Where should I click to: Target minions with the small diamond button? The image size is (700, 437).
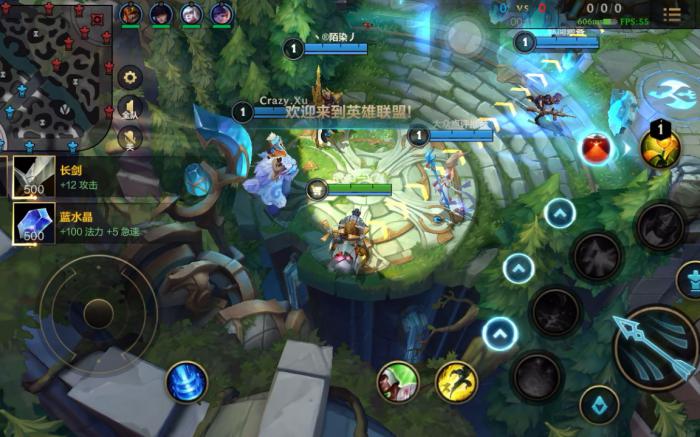point(599,404)
